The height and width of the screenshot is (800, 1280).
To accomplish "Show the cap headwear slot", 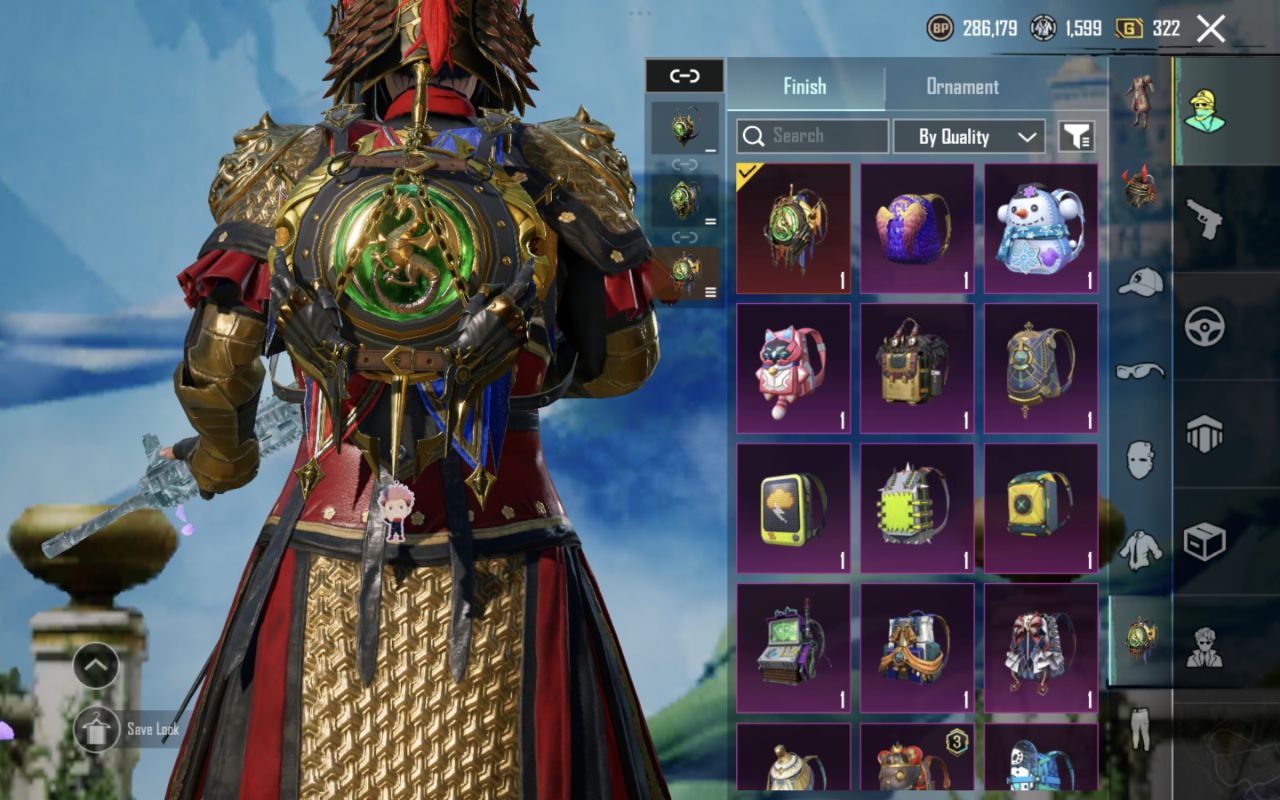I will coord(1140,283).
